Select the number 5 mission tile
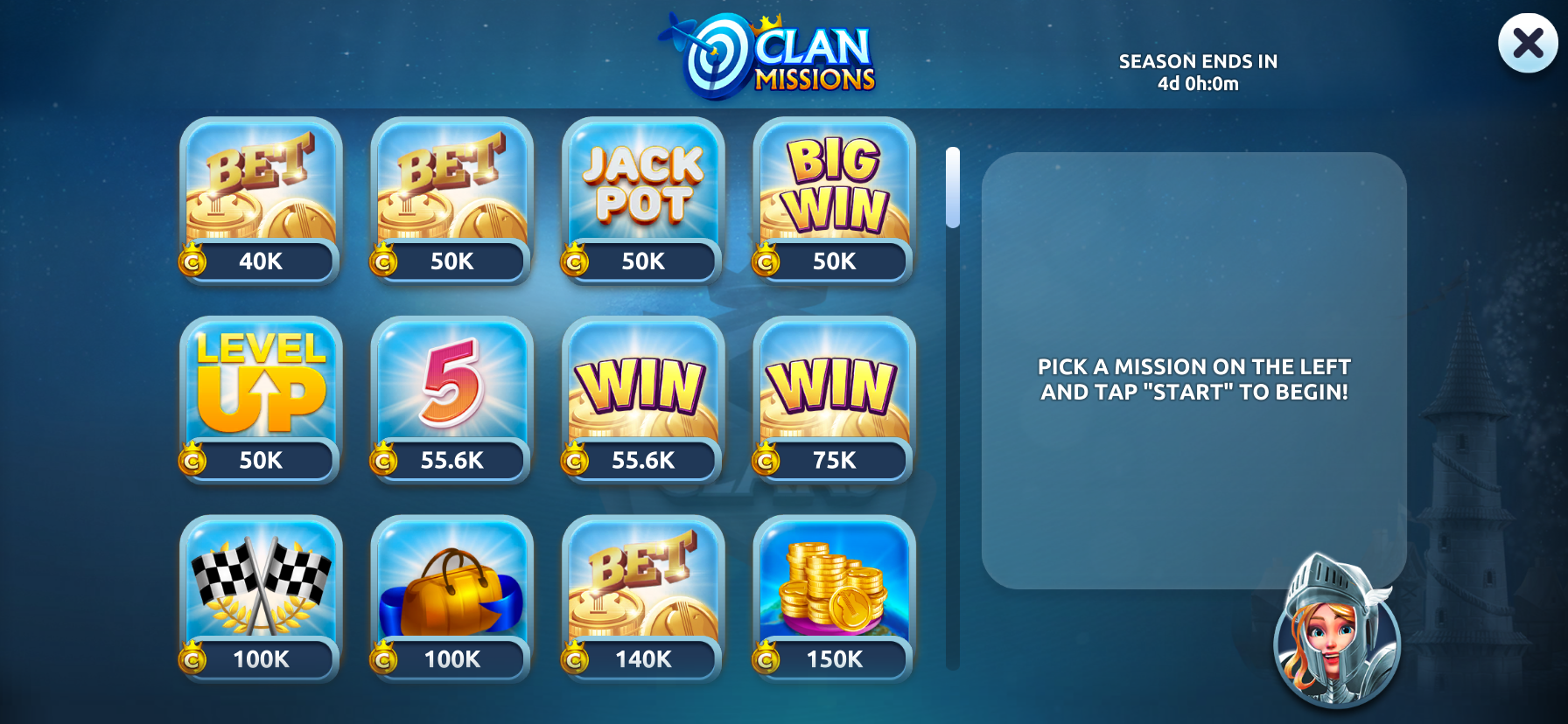Image resolution: width=1568 pixels, height=724 pixels. 451,400
